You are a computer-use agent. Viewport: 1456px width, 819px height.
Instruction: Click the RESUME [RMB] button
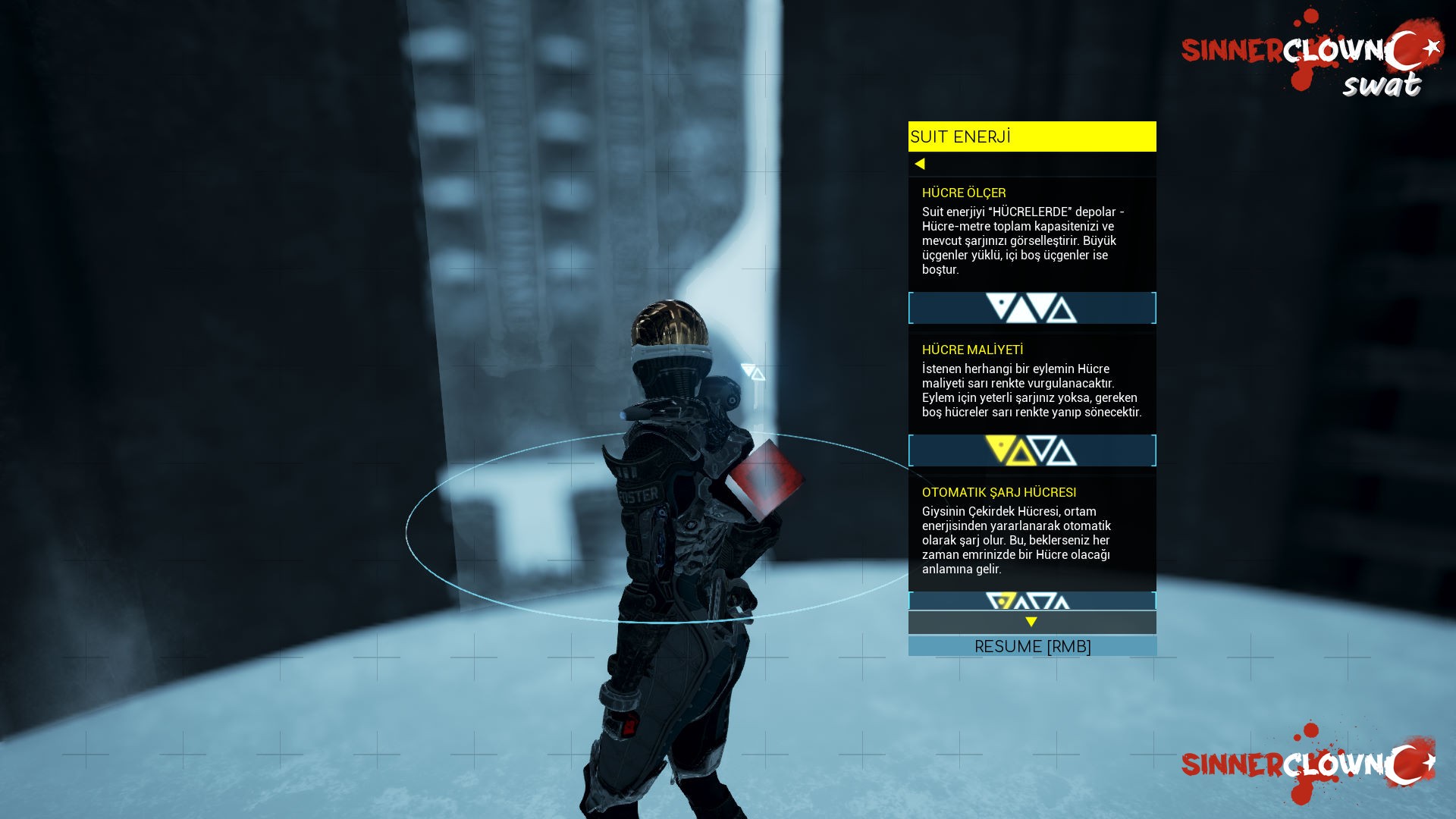1033,646
